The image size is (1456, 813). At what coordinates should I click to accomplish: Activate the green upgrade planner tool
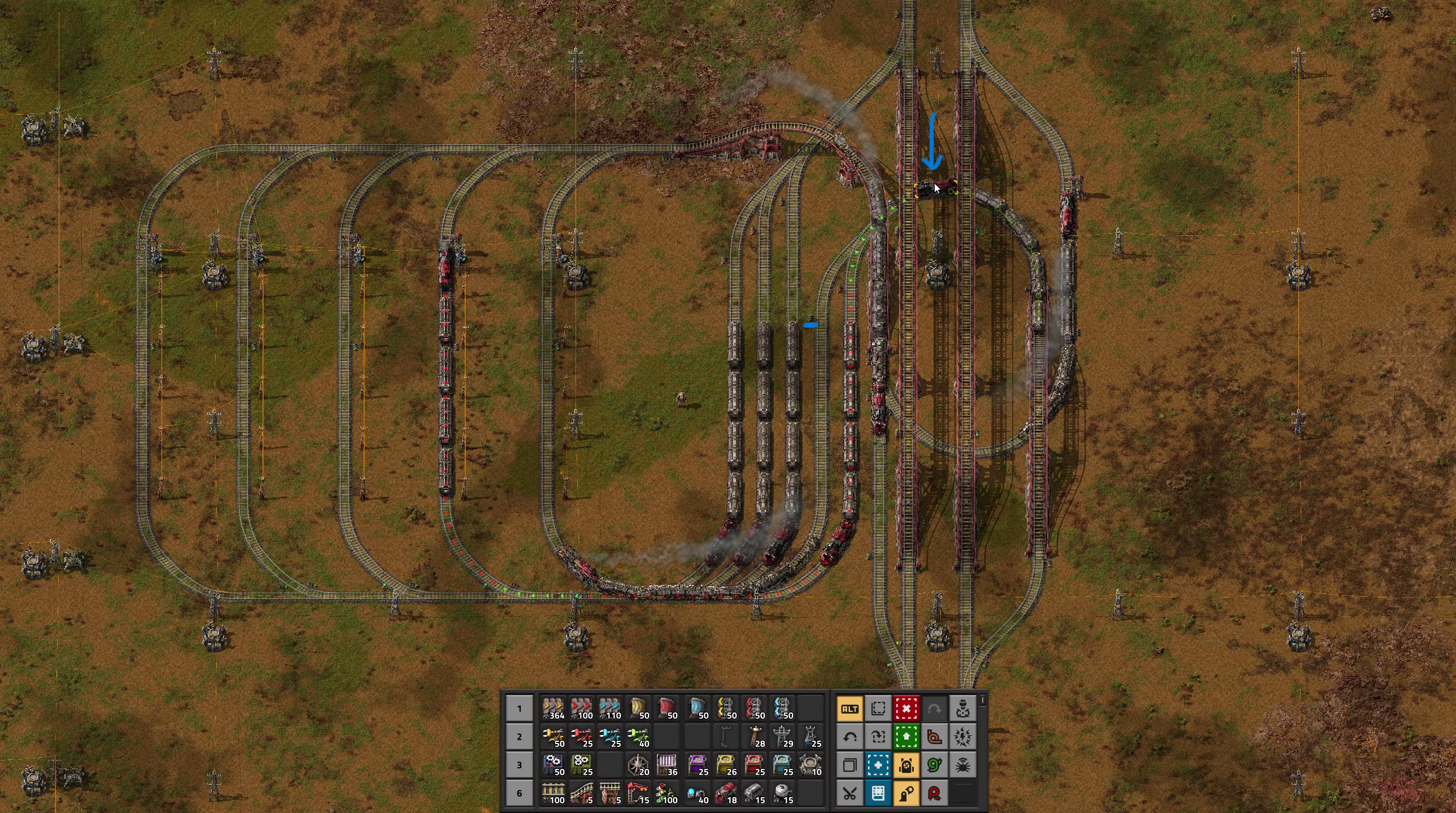click(x=906, y=737)
